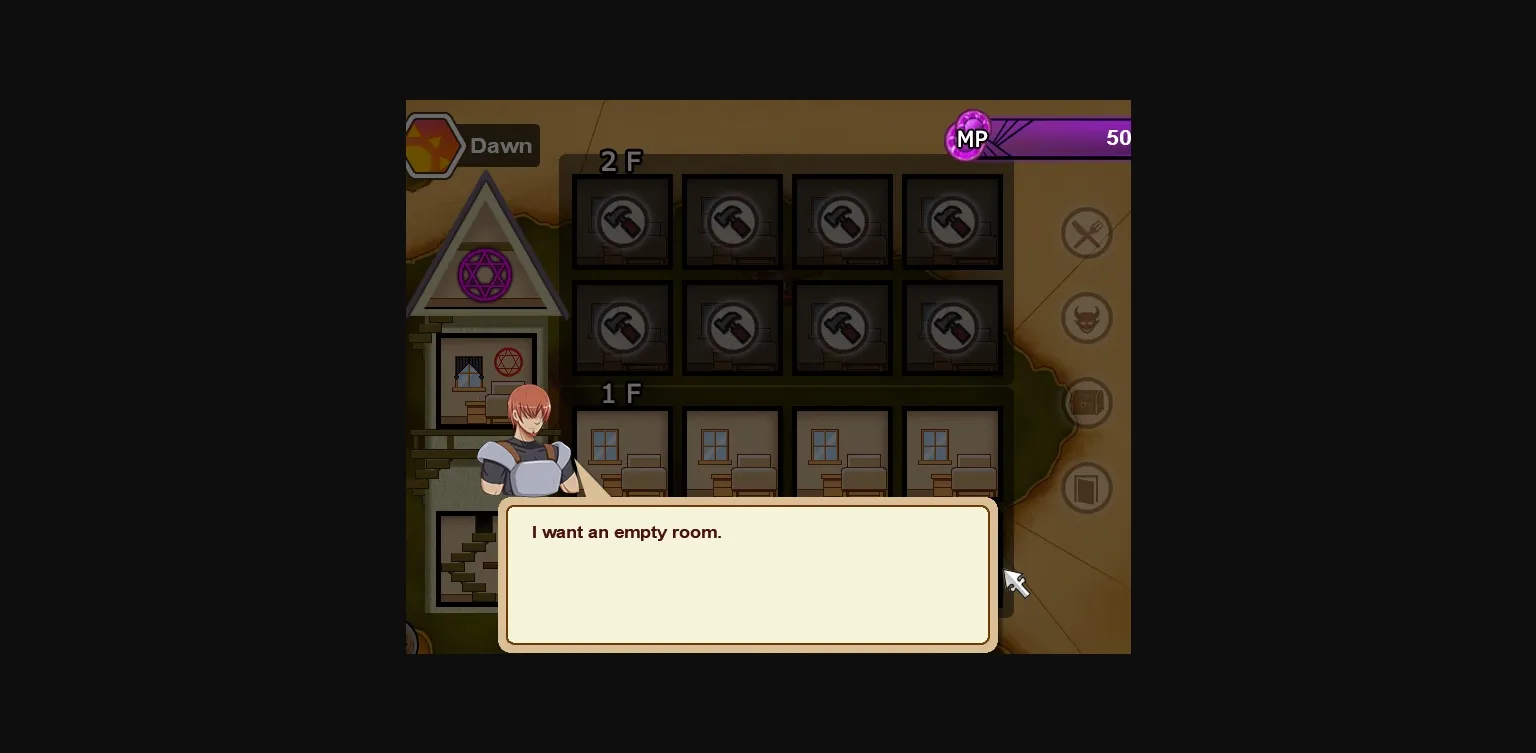Select the door icon in the sidebar

[x=1086, y=488]
